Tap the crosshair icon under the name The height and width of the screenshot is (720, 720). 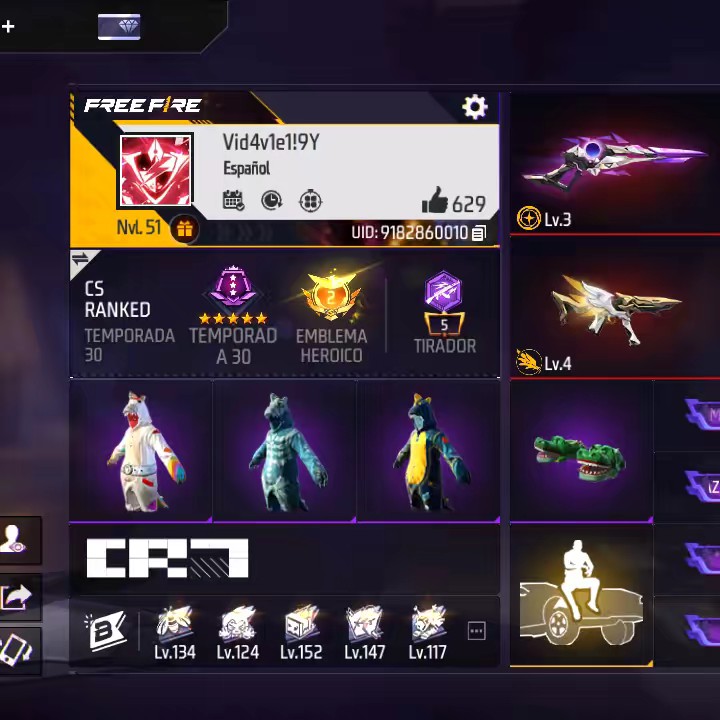(x=311, y=201)
